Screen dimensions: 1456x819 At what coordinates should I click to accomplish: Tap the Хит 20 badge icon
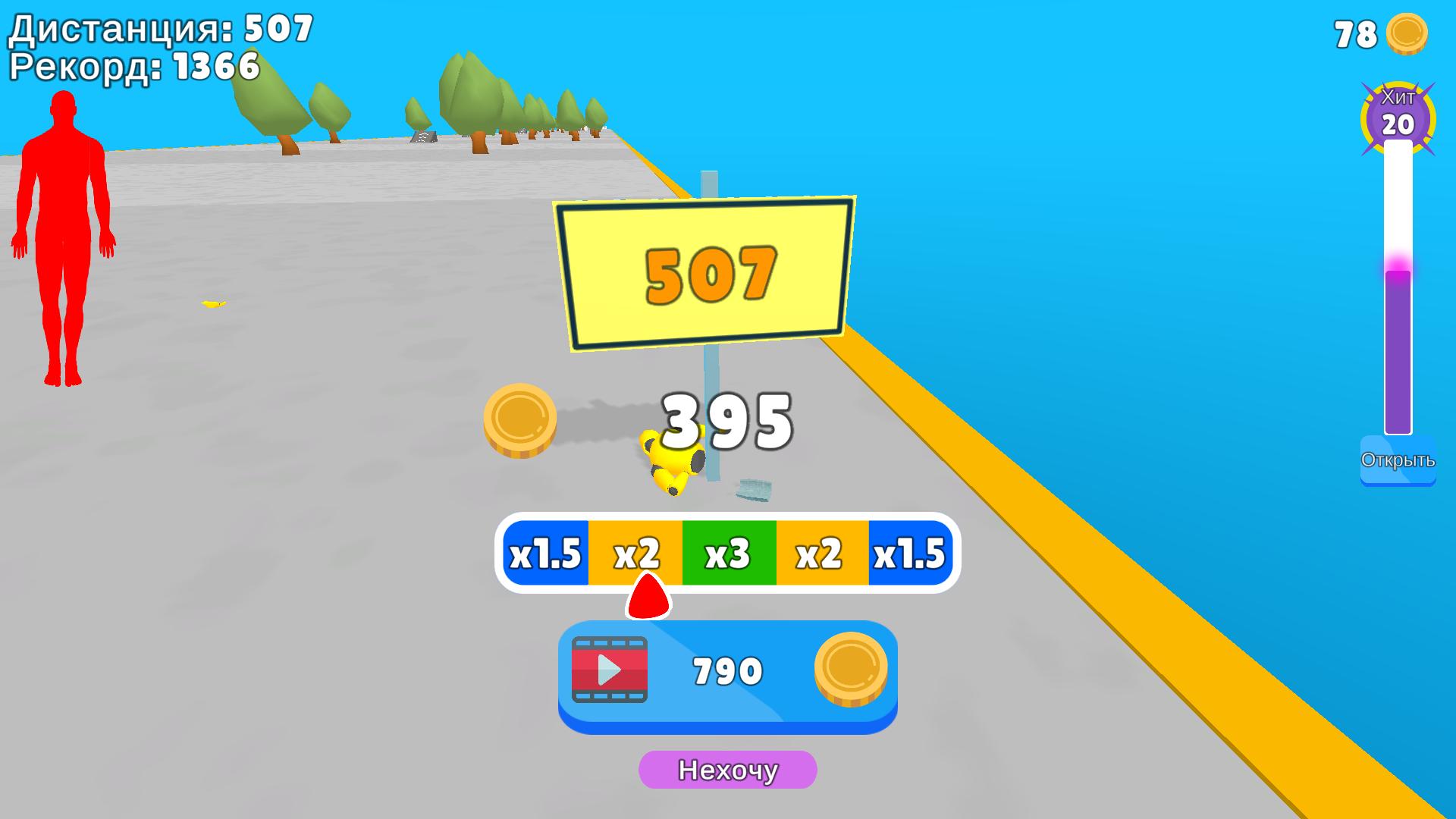[x=1399, y=114]
